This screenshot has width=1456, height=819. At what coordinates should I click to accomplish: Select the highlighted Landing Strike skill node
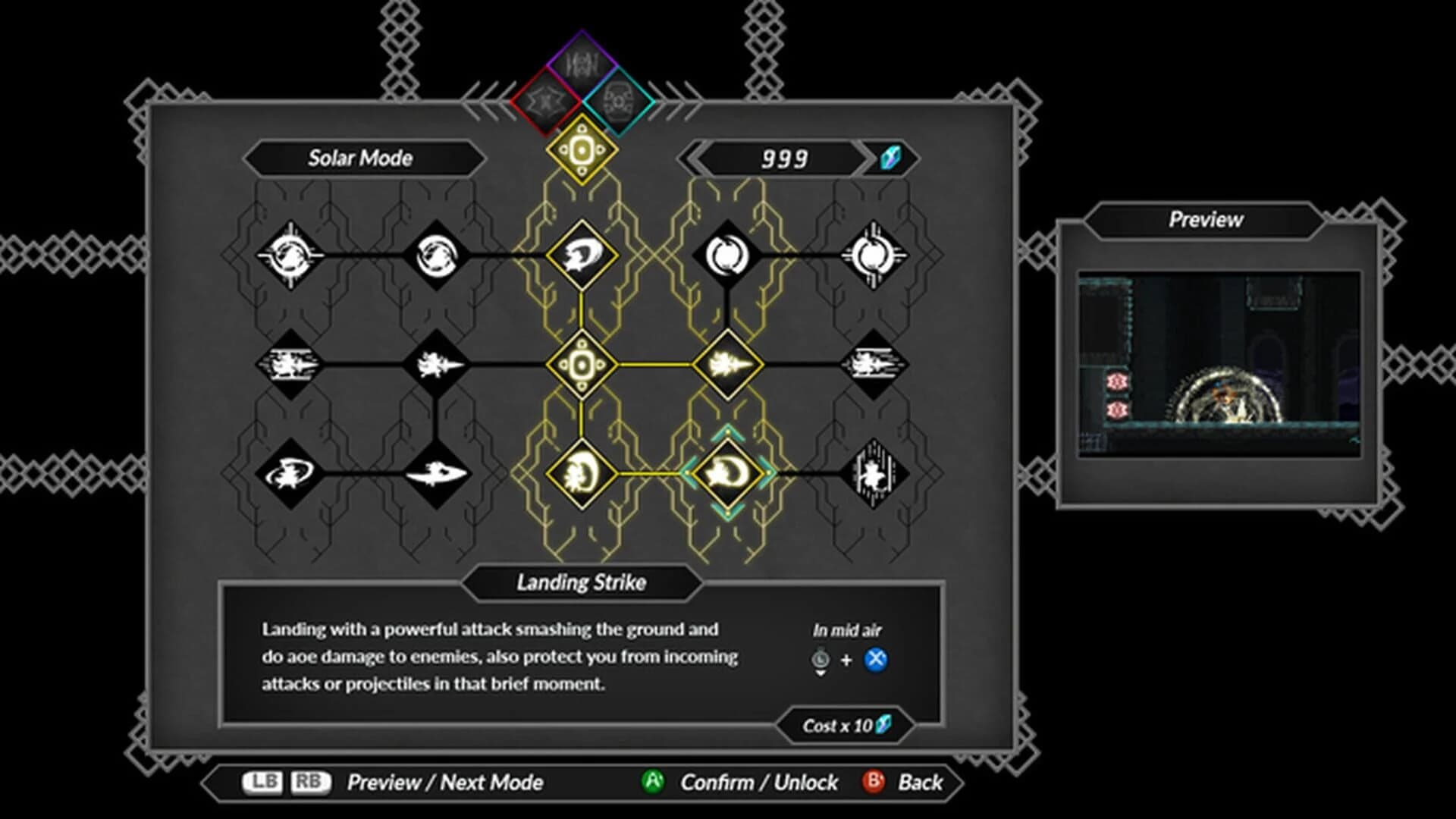click(x=728, y=472)
